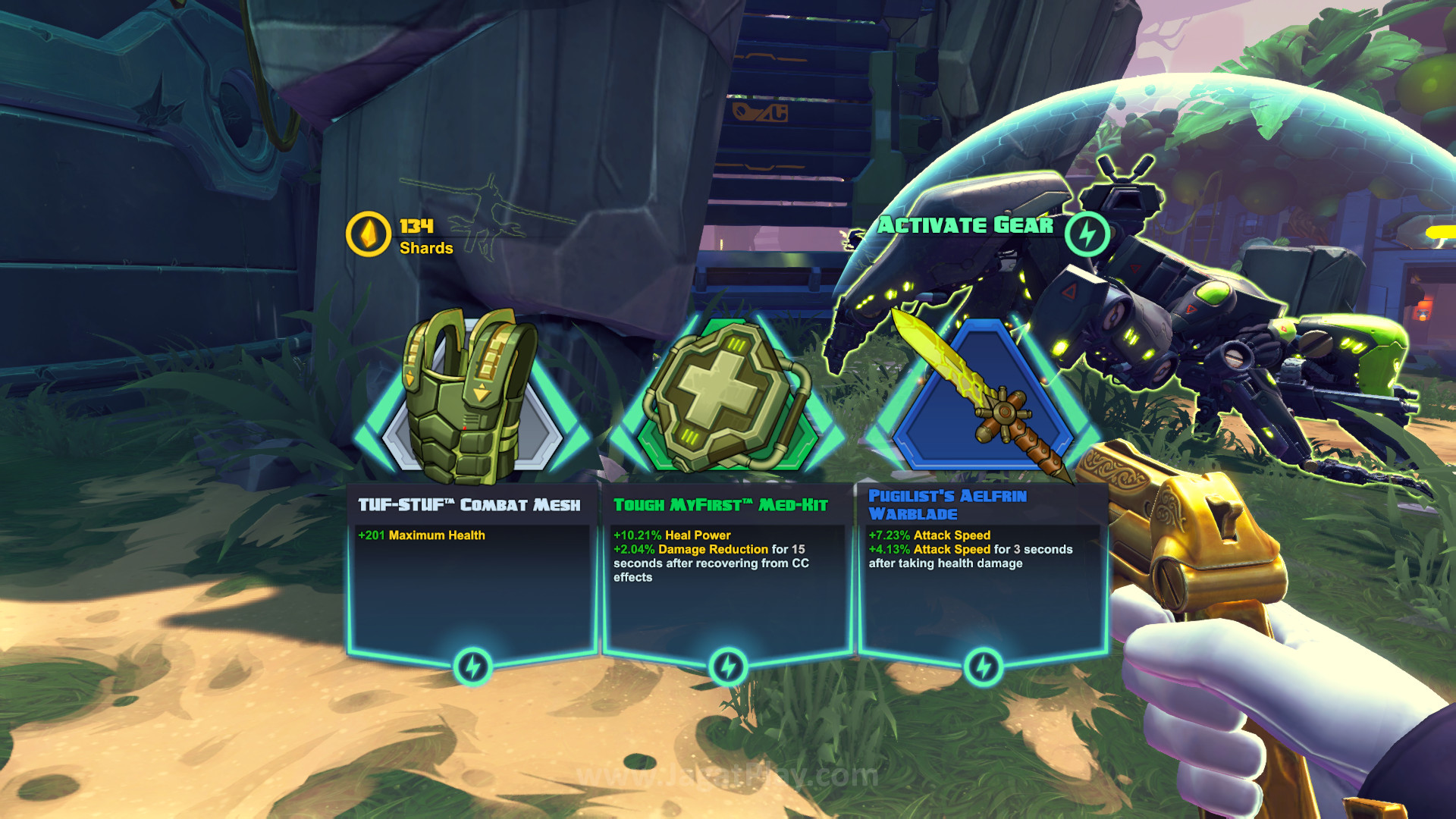Pick the Pugilist's Aelfrin Warblade icon
Screen dimensions: 1456x819
[984, 398]
